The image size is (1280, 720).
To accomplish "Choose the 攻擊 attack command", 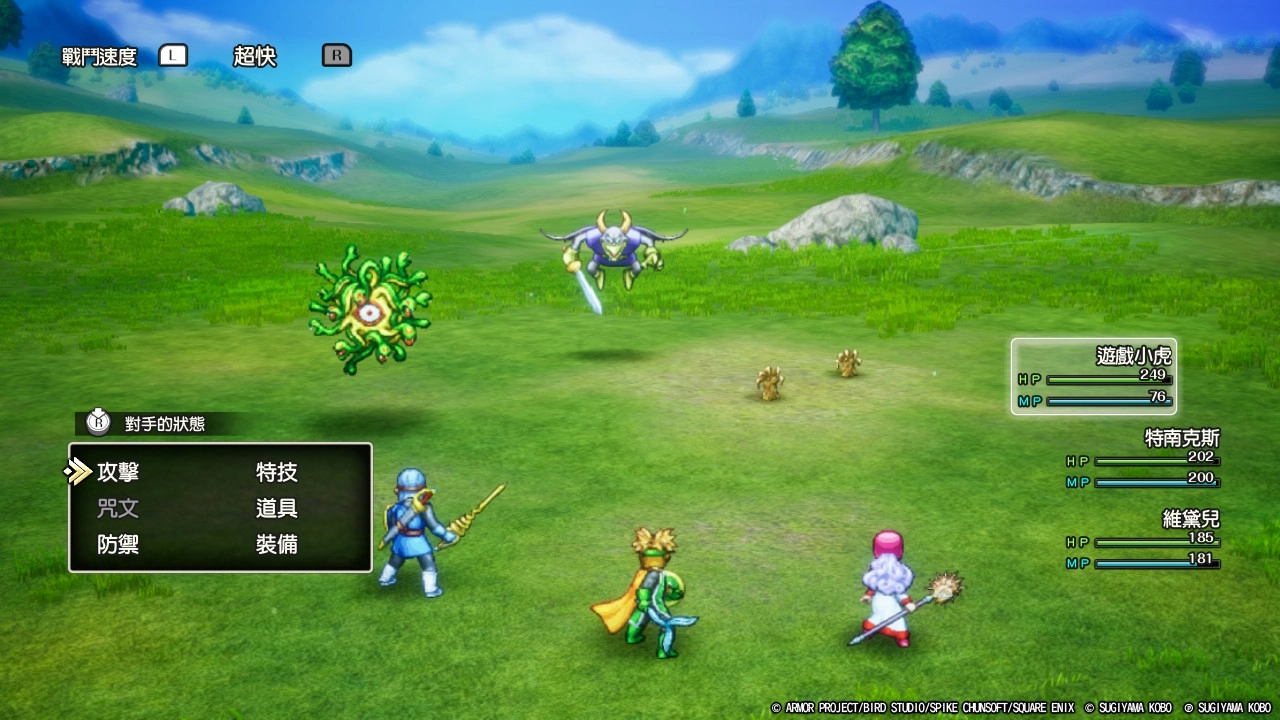I will tap(118, 472).
